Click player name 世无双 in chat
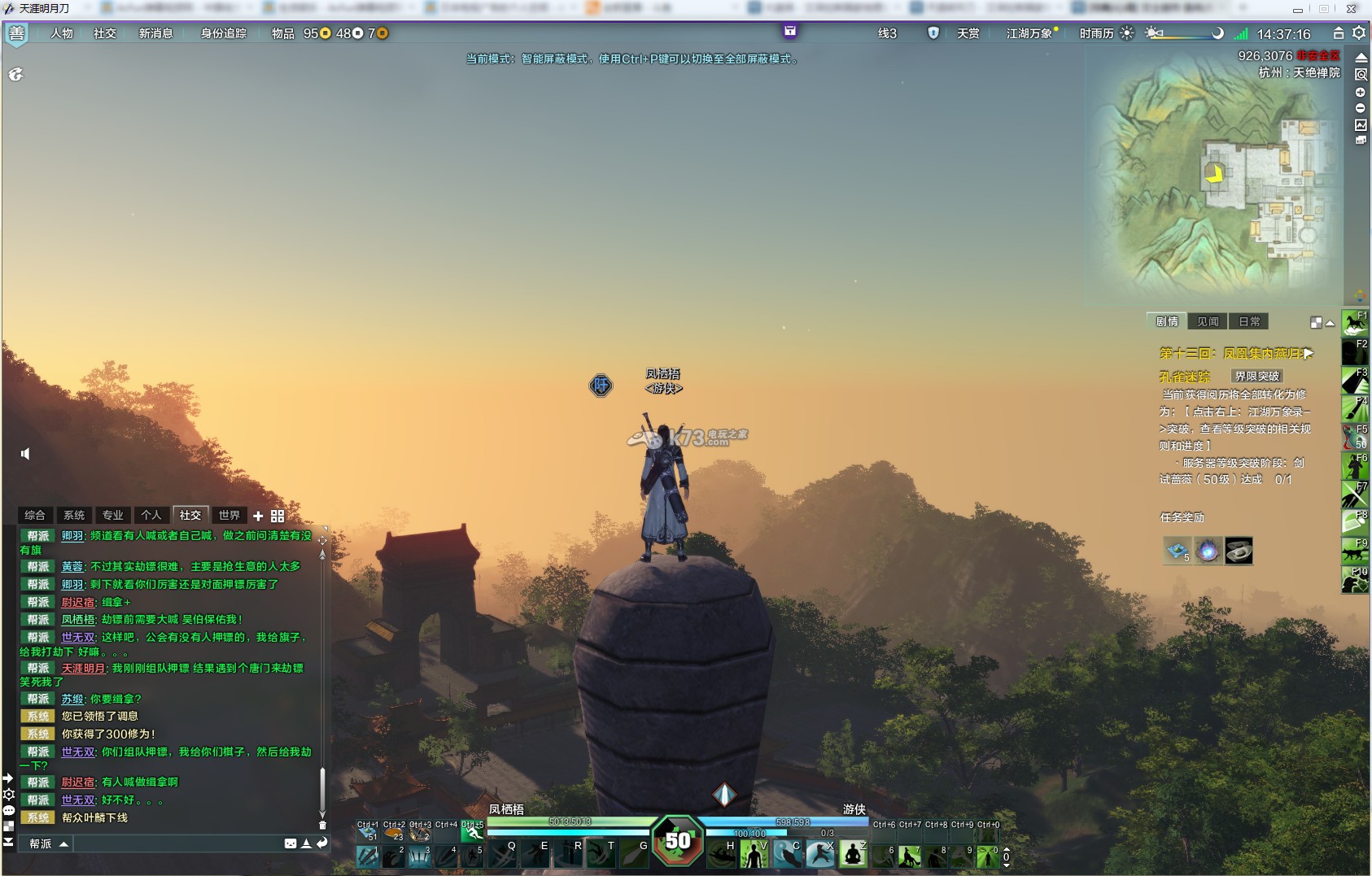Screen dimensions: 1372x876 [x=78, y=638]
